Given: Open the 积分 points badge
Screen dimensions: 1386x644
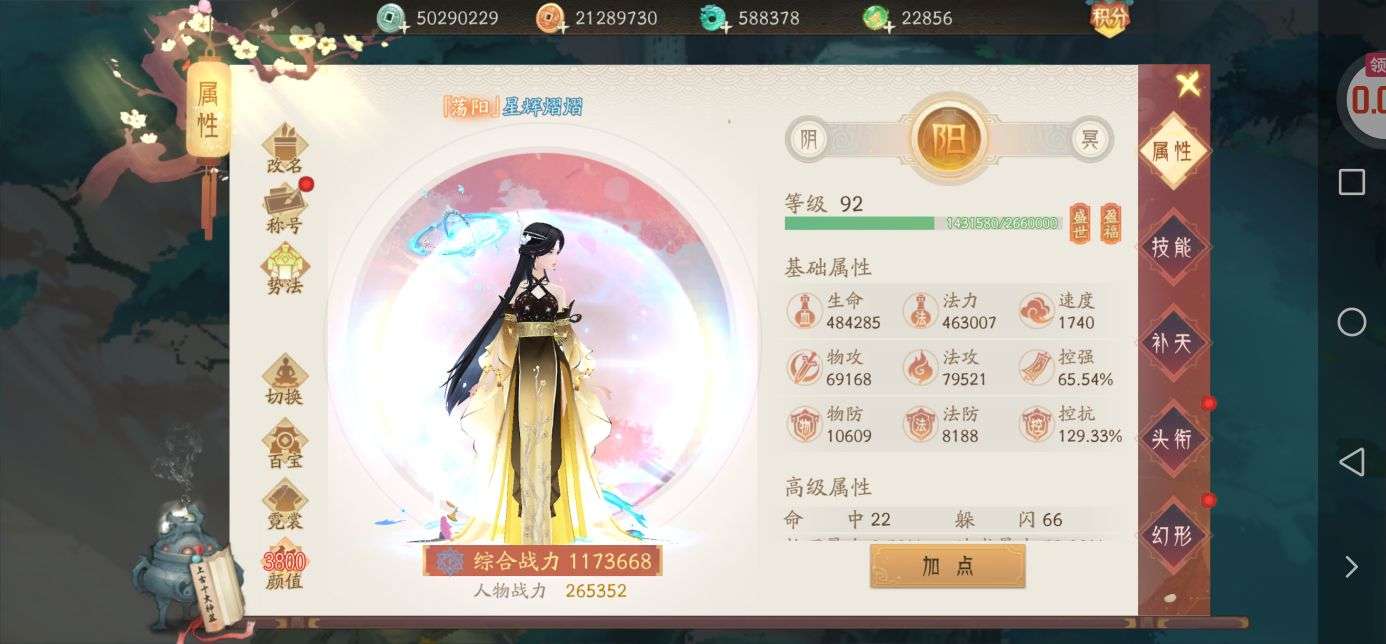Looking at the screenshot, I should coord(1109,17).
